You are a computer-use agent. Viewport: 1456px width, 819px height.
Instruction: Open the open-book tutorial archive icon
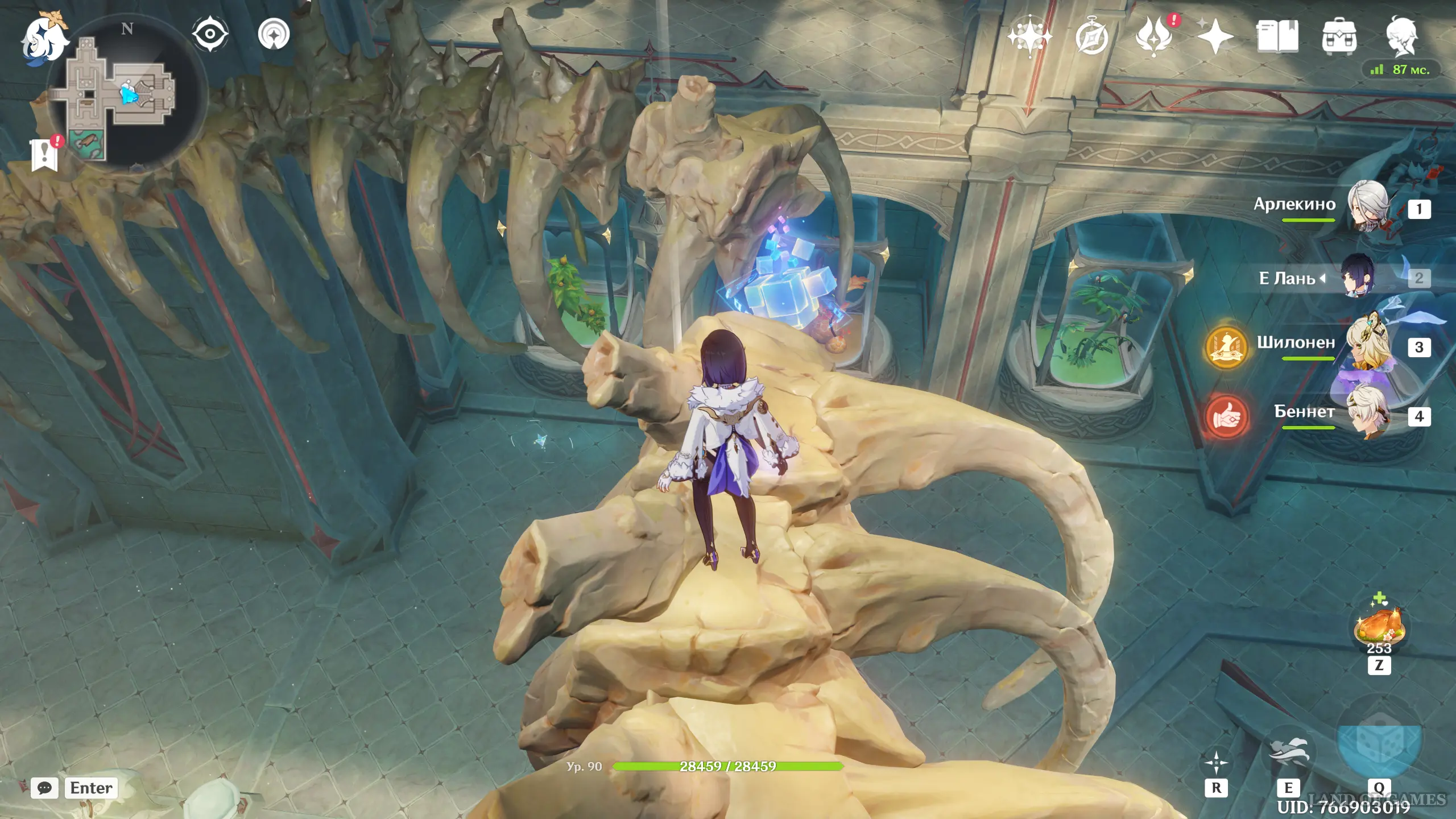pyautogui.click(x=1277, y=36)
